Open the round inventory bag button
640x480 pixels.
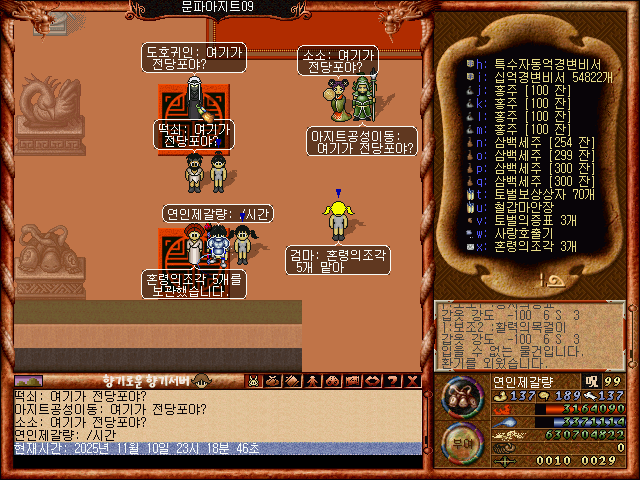(x=461, y=399)
